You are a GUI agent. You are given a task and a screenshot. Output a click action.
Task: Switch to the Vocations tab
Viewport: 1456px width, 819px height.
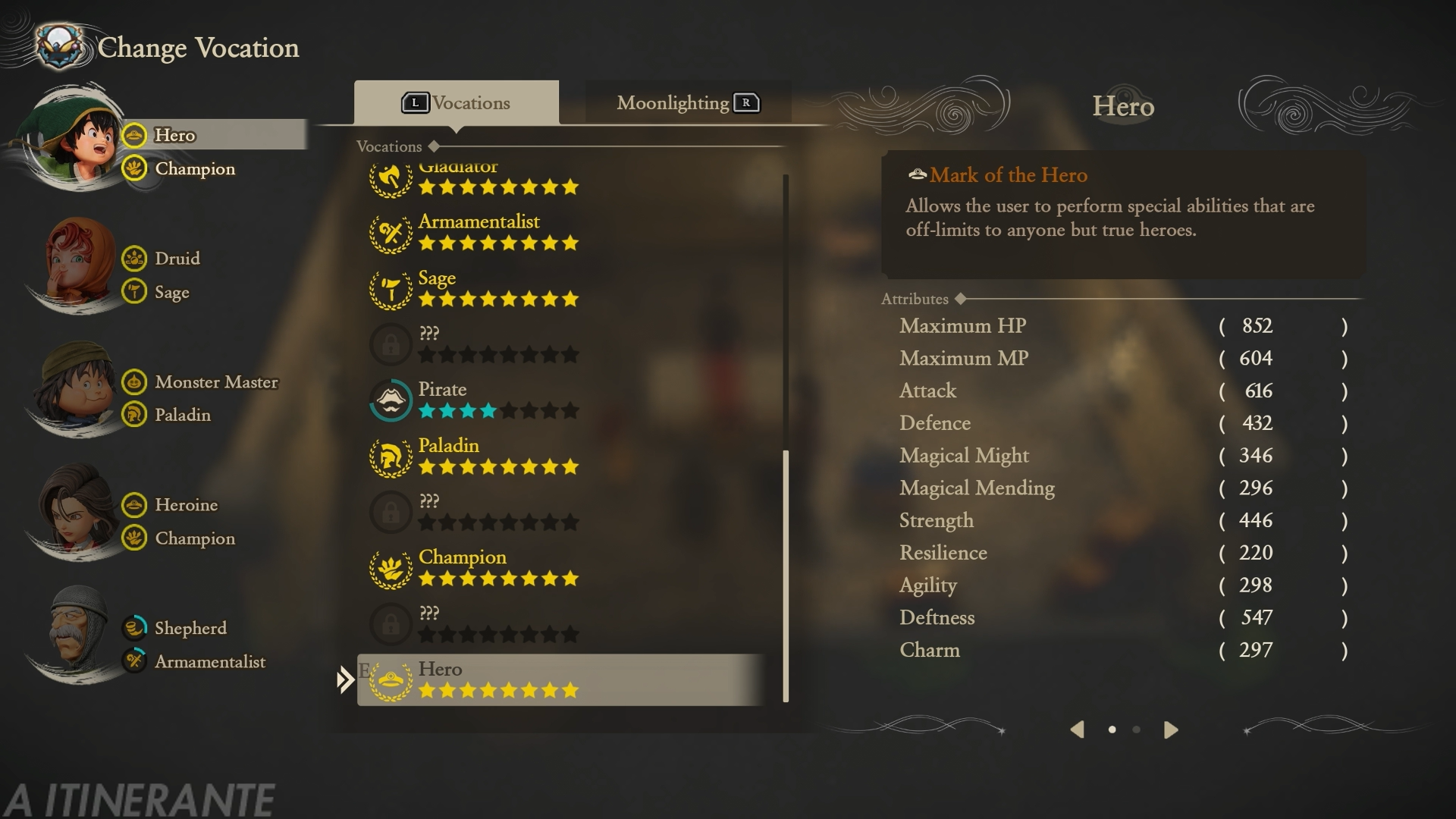point(457,103)
